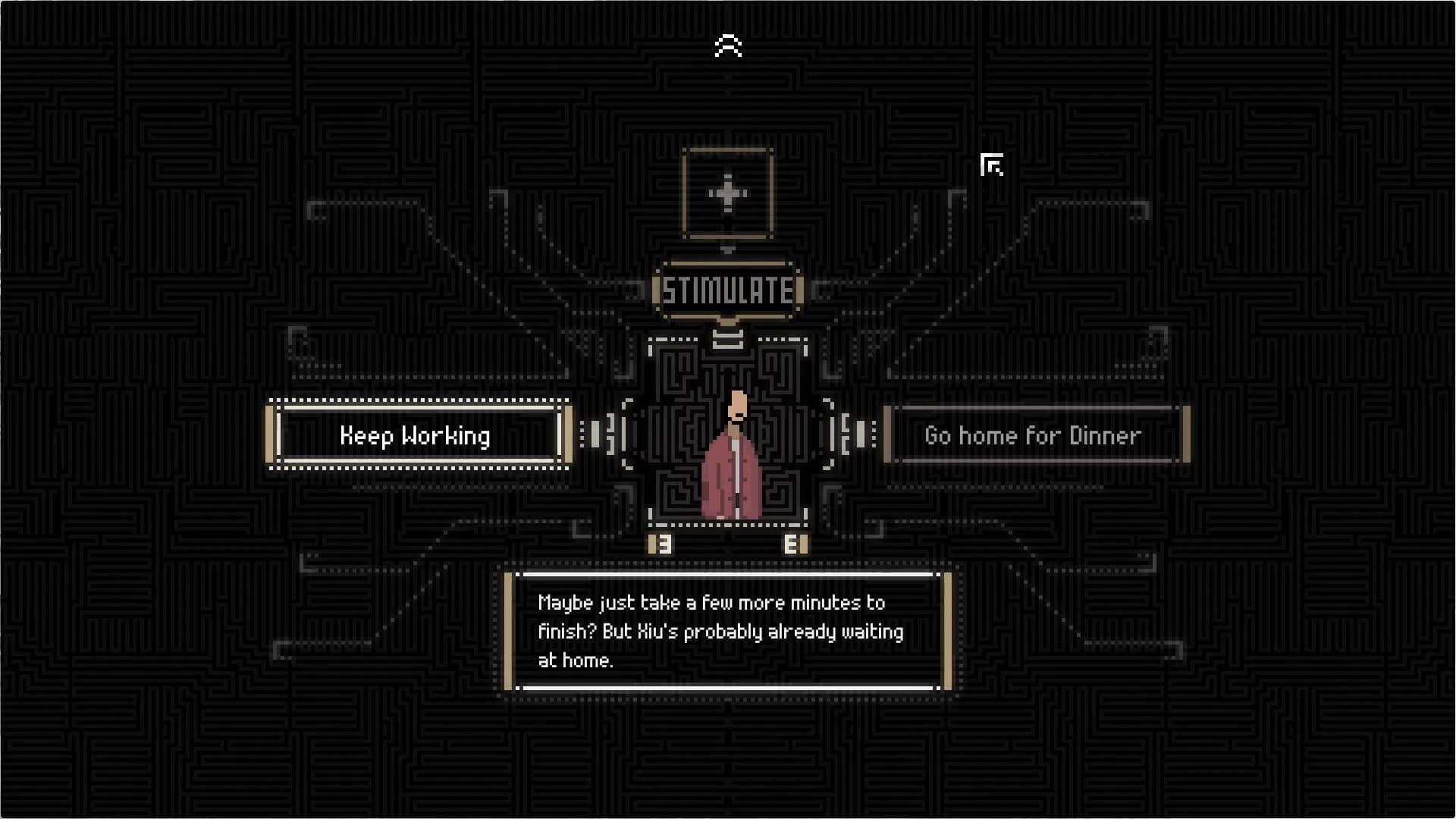
Task: Expand the downward arrow under the plus box
Action: [727, 250]
